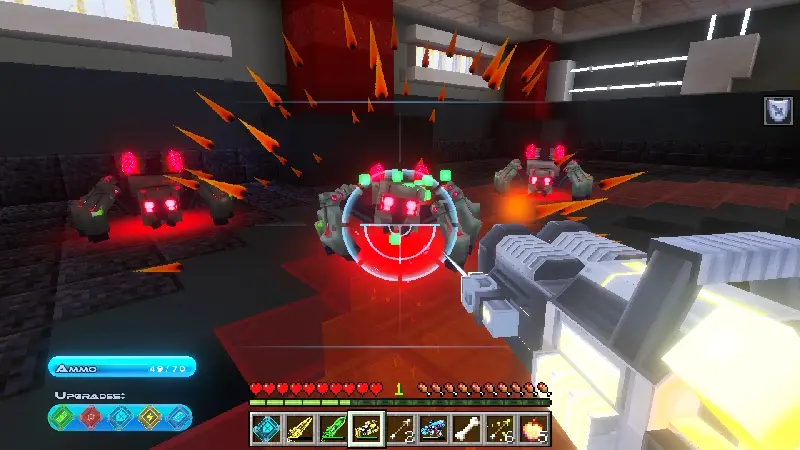Click the shield status effect icon
This screenshot has width=800, height=450.
[777, 110]
